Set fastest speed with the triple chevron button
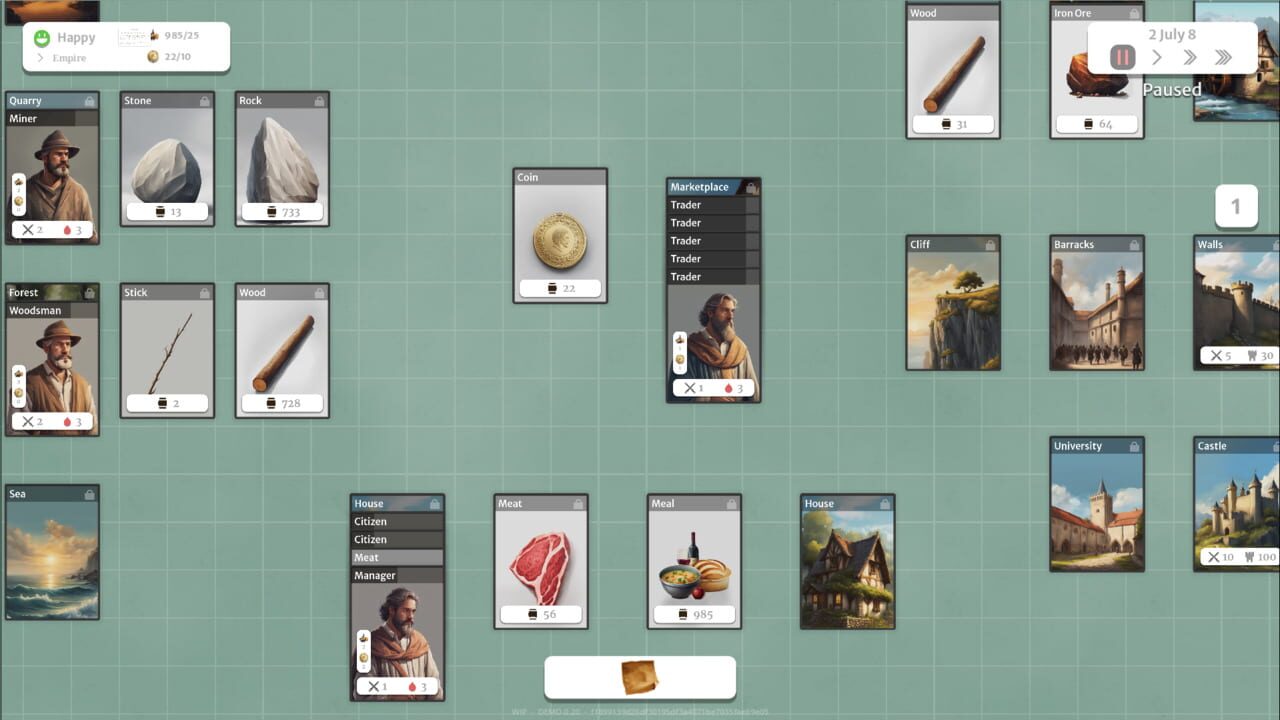The image size is (1280, 720). [x=1222, y=57]
